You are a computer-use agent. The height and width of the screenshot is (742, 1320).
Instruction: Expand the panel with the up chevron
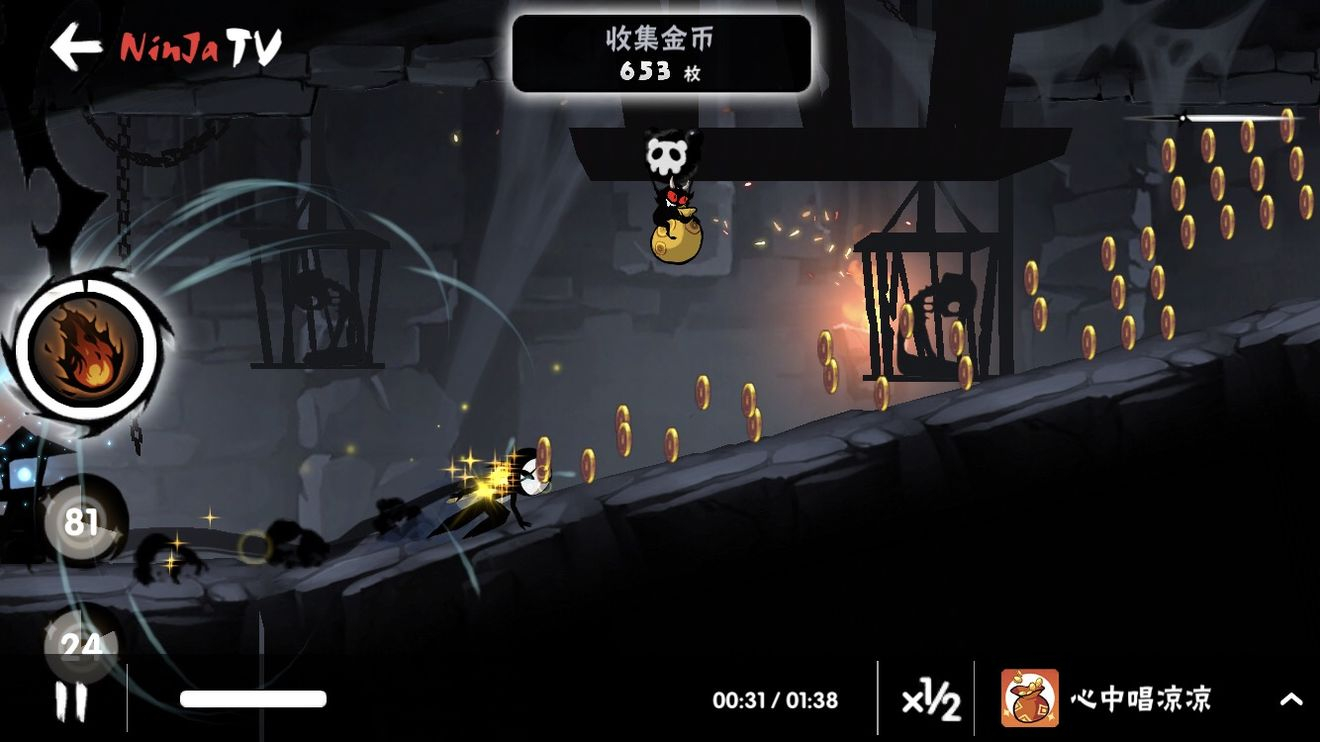[x=1291, y=700]
